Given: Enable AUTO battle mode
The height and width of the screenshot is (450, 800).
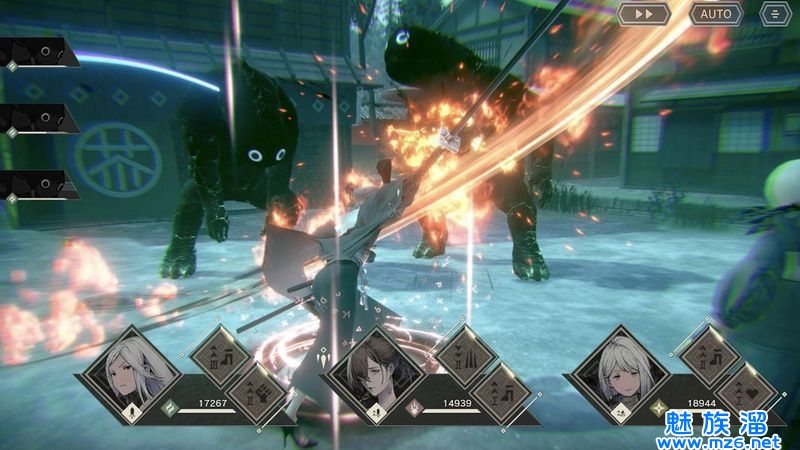Looking at the screenshot, I should pos(715,14).
